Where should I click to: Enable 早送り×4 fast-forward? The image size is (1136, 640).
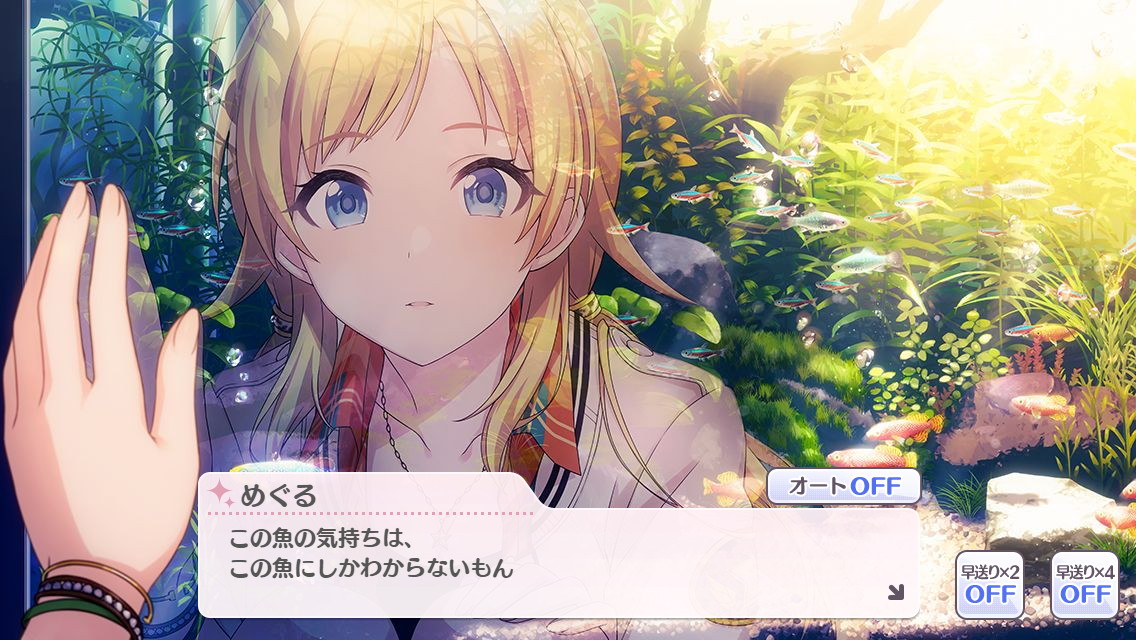(x=1085, y=584)
